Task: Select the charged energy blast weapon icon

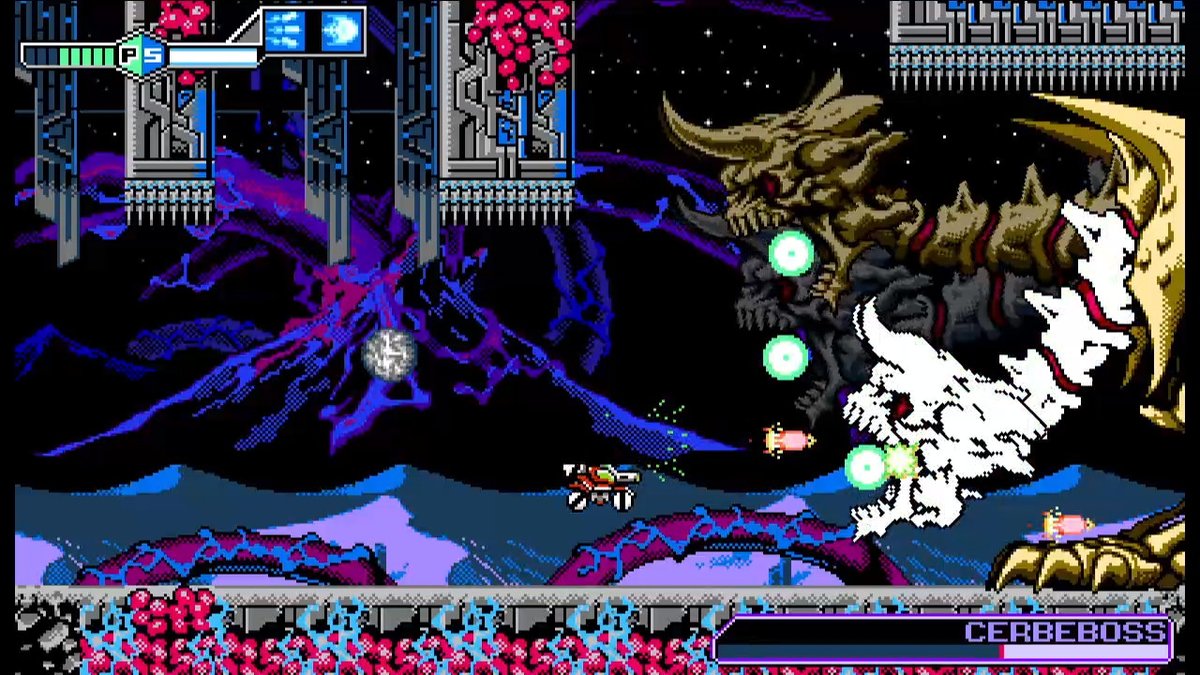Action: pos(340,31)
